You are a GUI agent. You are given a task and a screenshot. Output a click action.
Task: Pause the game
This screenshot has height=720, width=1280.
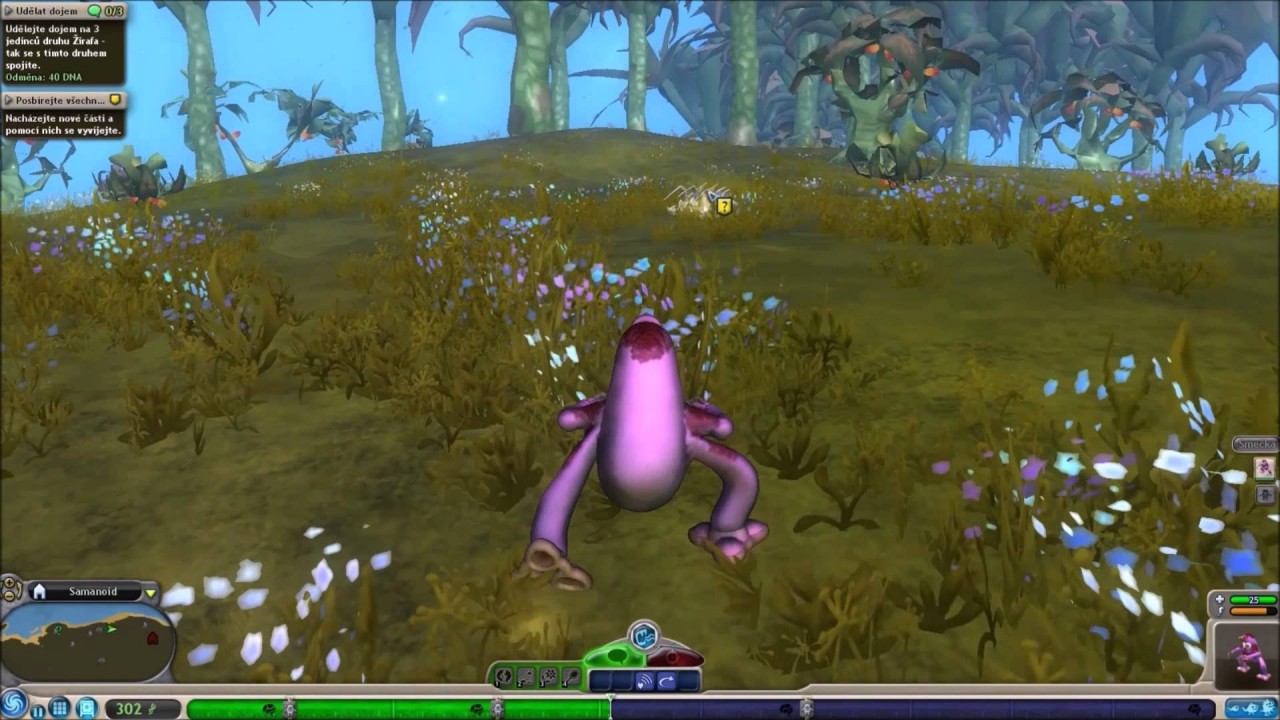tap(38, 709)
